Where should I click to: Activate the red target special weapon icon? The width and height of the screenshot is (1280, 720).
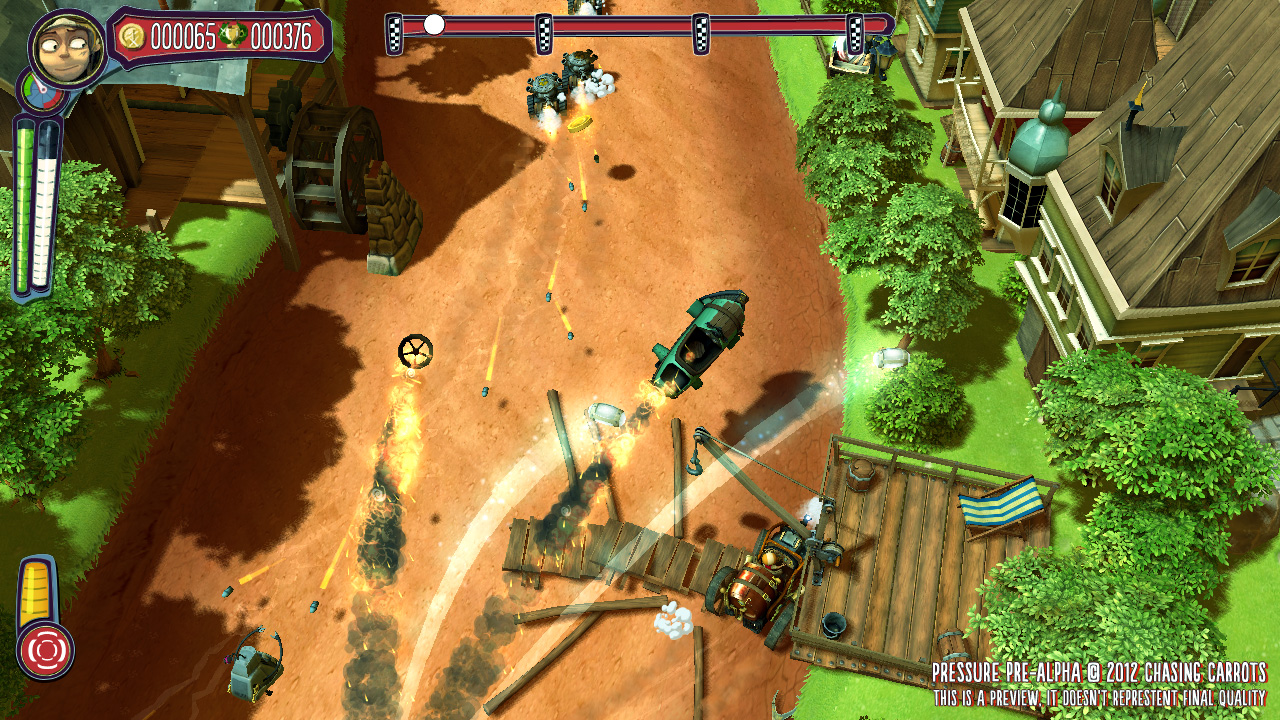pos(45,651)
